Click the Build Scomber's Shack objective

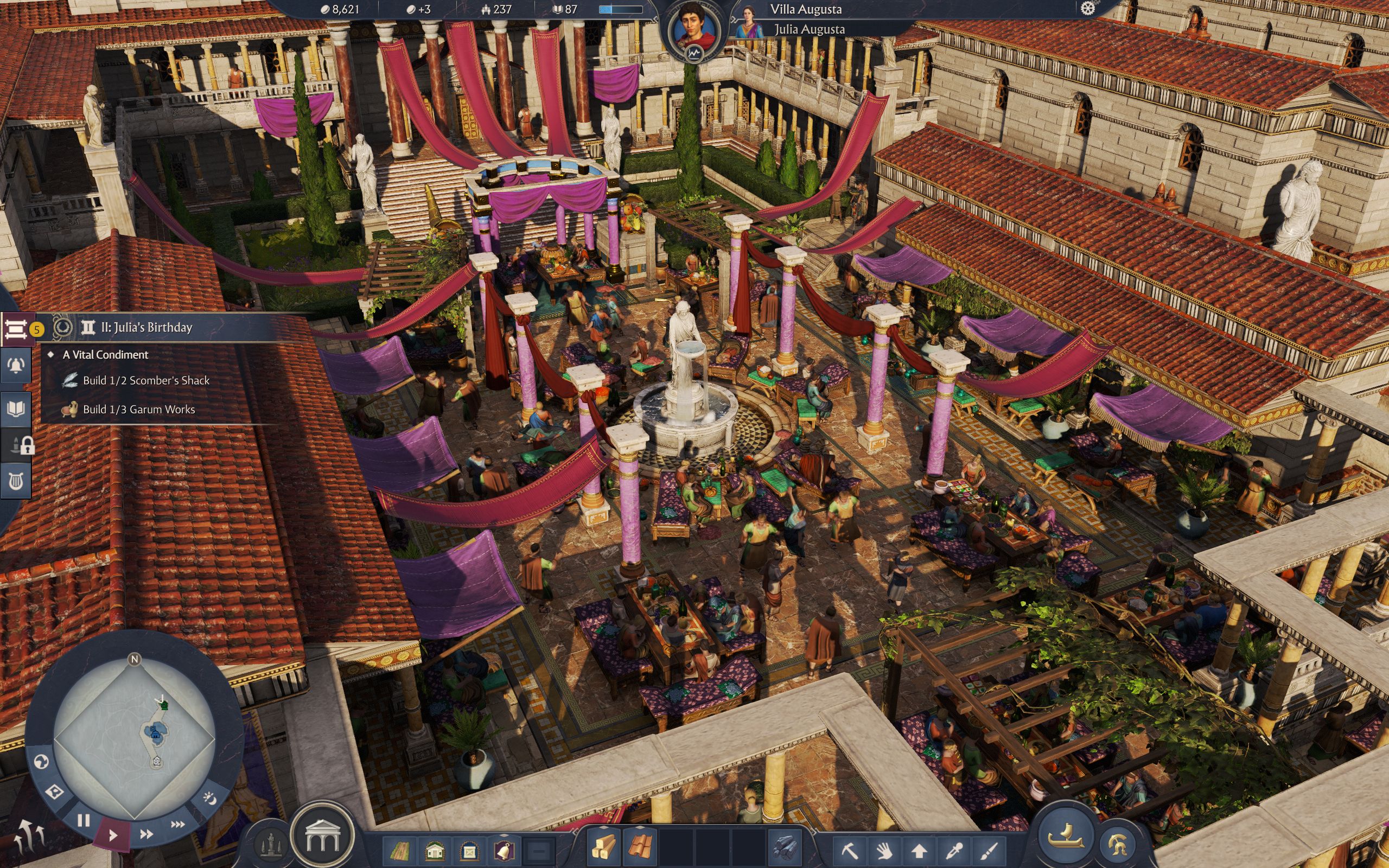pyautogui.click(x=146, y=380)
